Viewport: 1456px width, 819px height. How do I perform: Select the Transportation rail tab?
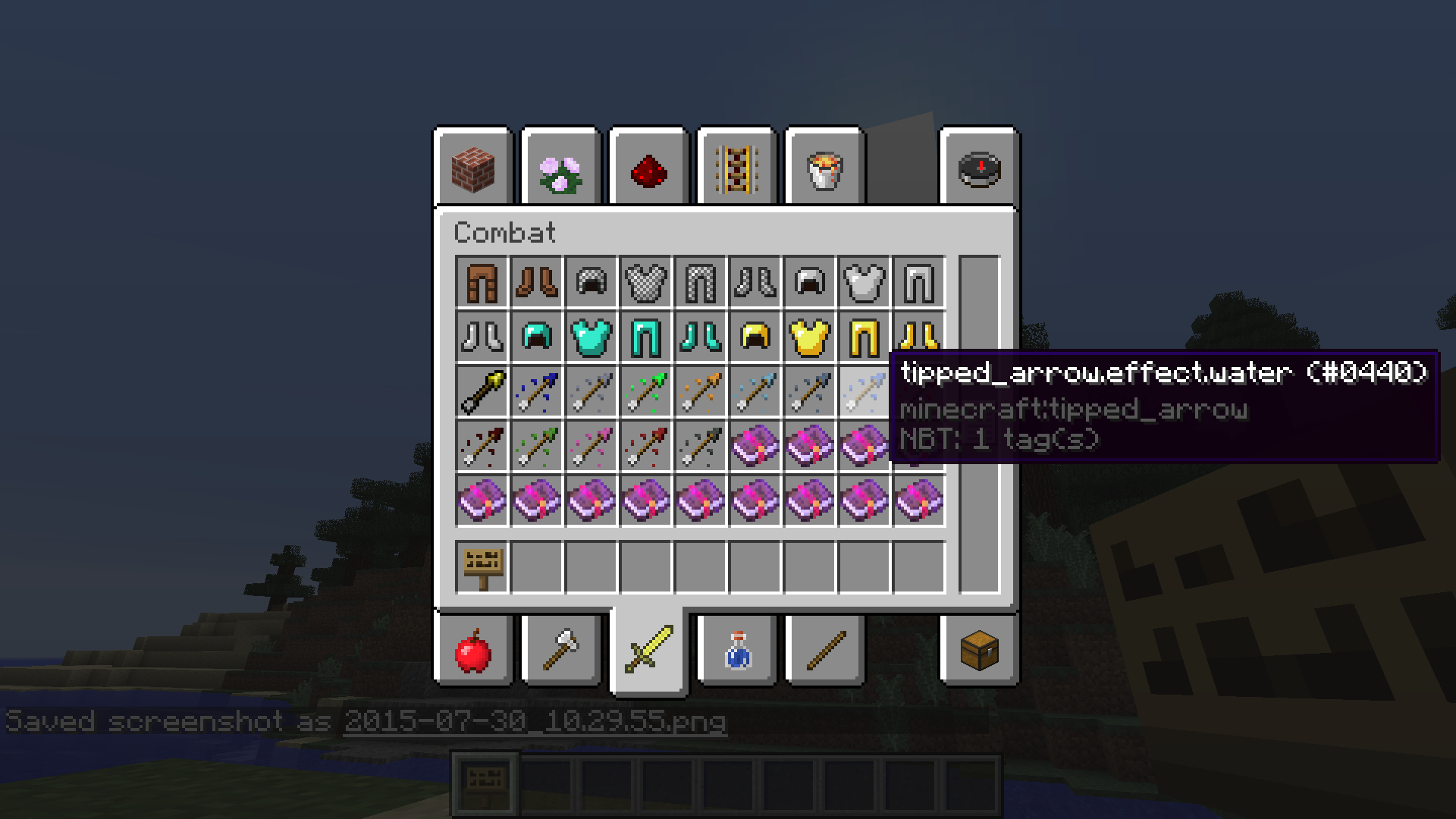737,168
